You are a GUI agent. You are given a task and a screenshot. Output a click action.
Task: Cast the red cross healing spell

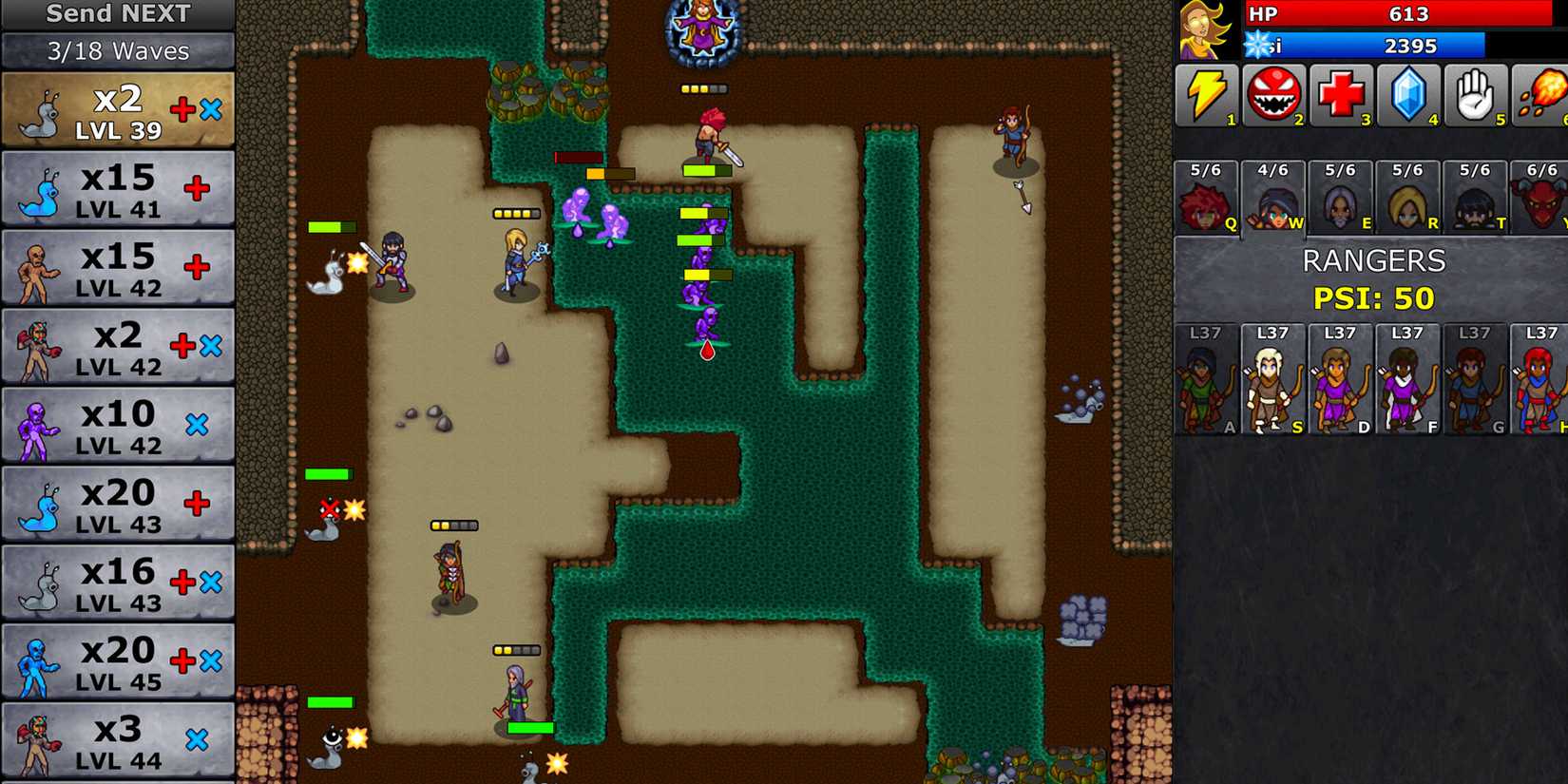(x=1340, y=94)
